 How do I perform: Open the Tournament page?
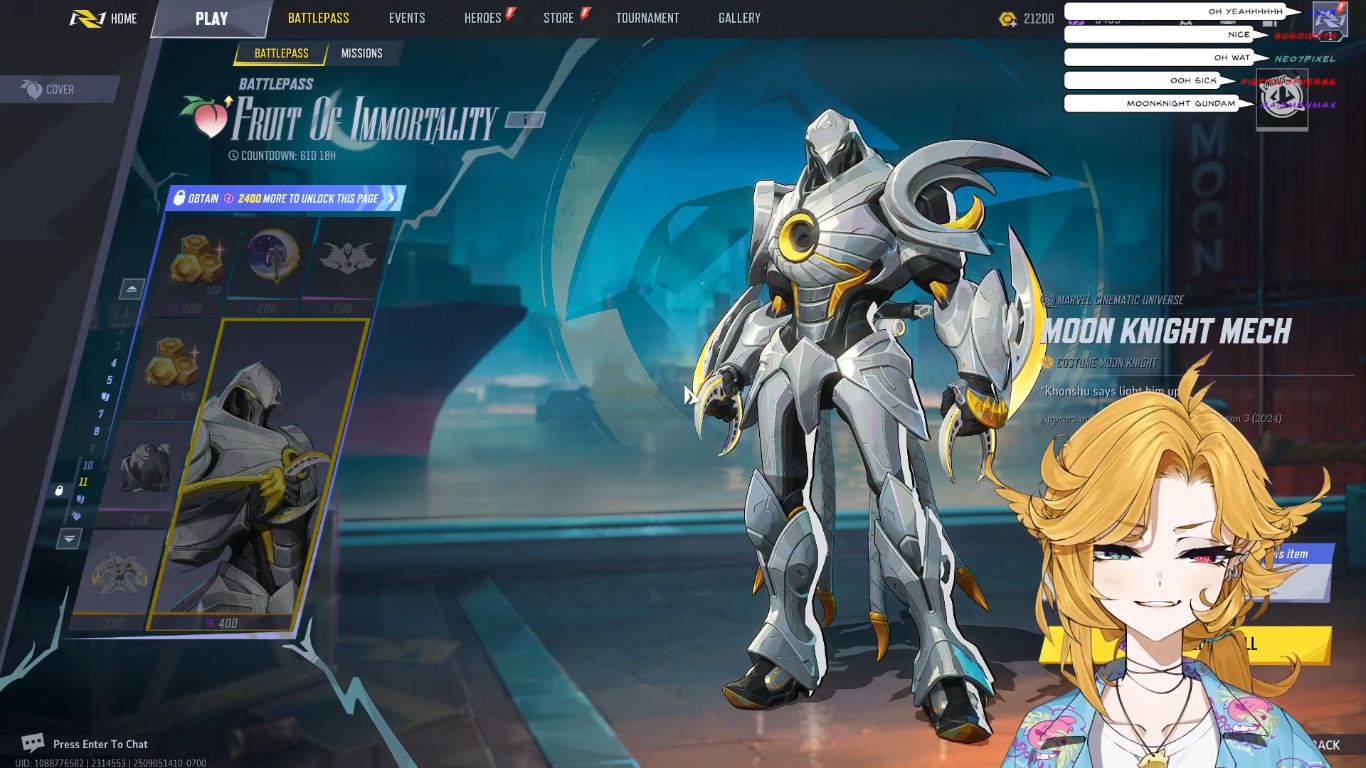pos(647,18)
